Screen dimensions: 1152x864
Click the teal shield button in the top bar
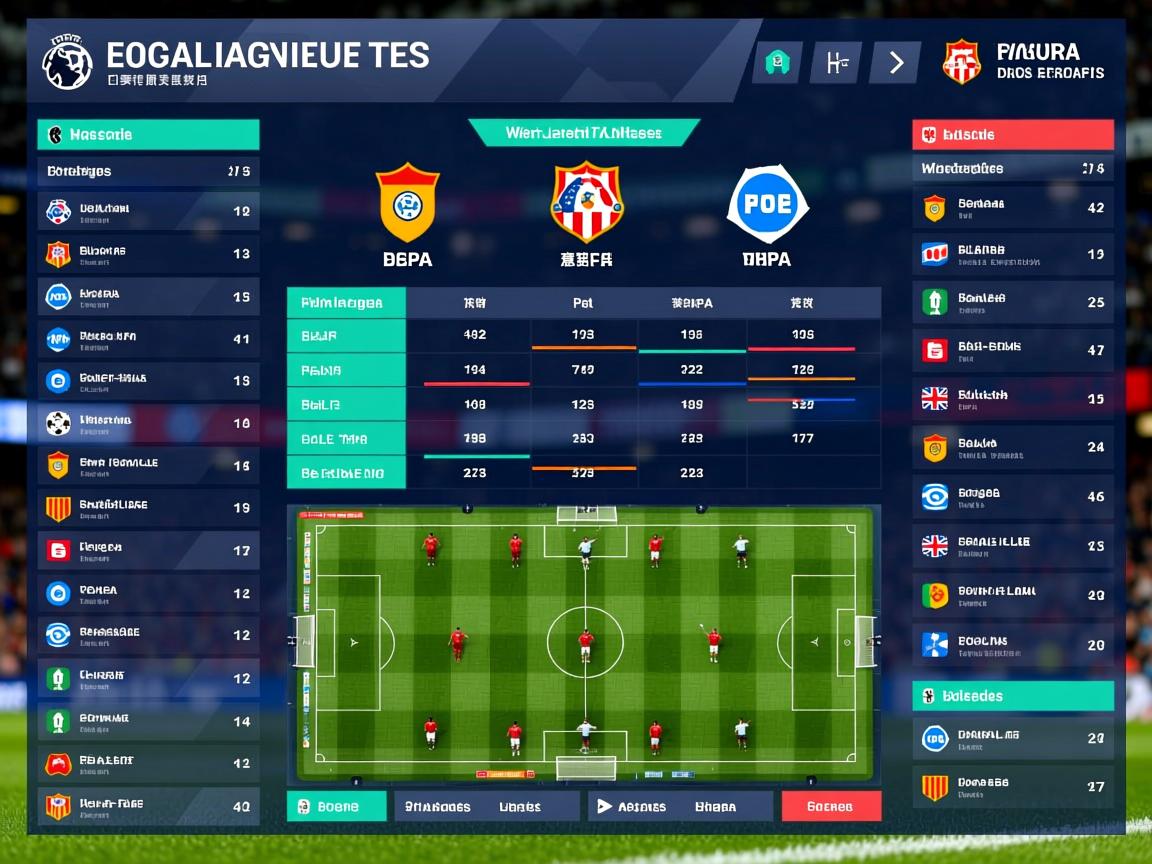point(778,63)
